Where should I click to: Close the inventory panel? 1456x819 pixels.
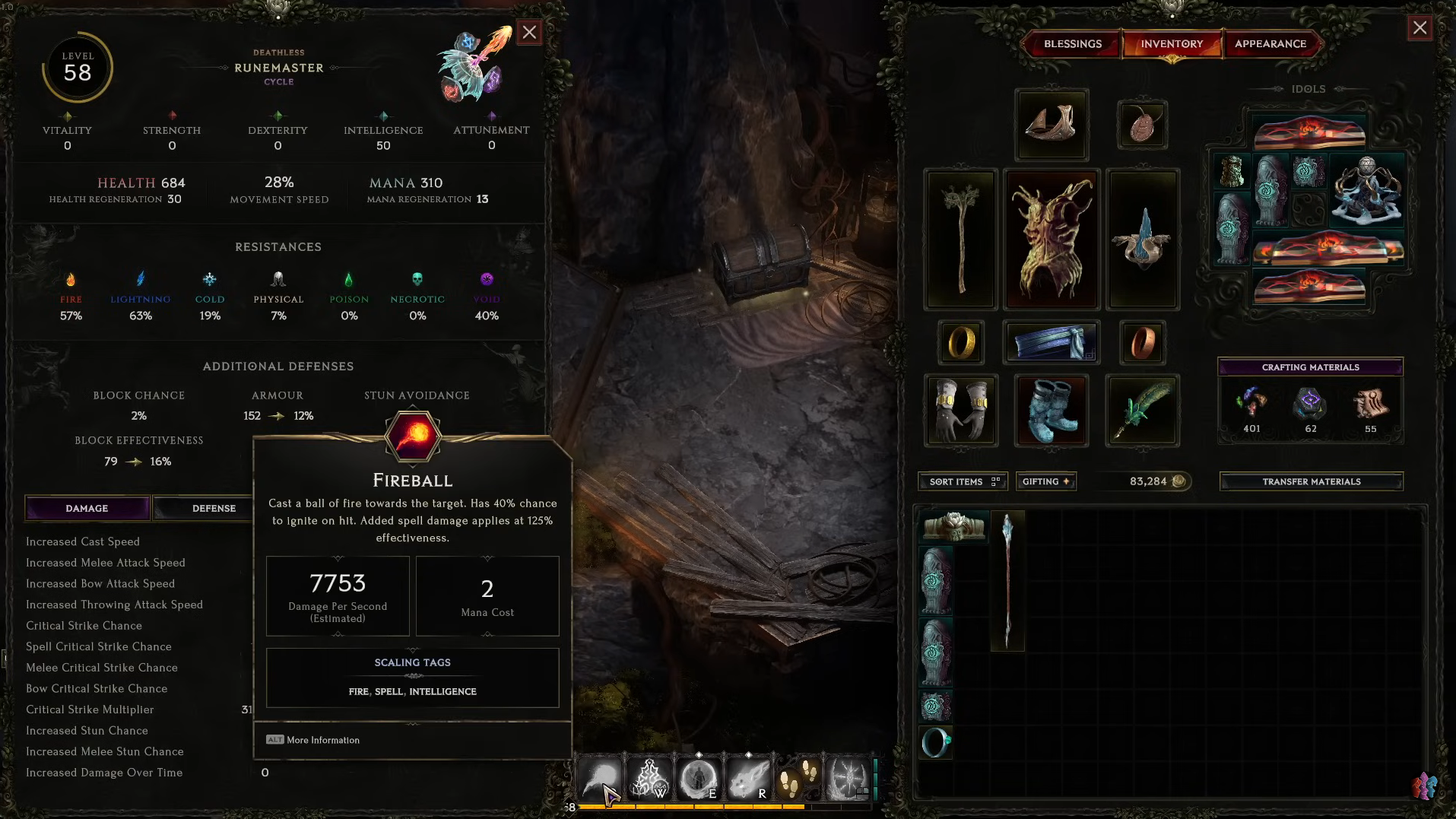pyautogui.click(x=1420, y=29)
